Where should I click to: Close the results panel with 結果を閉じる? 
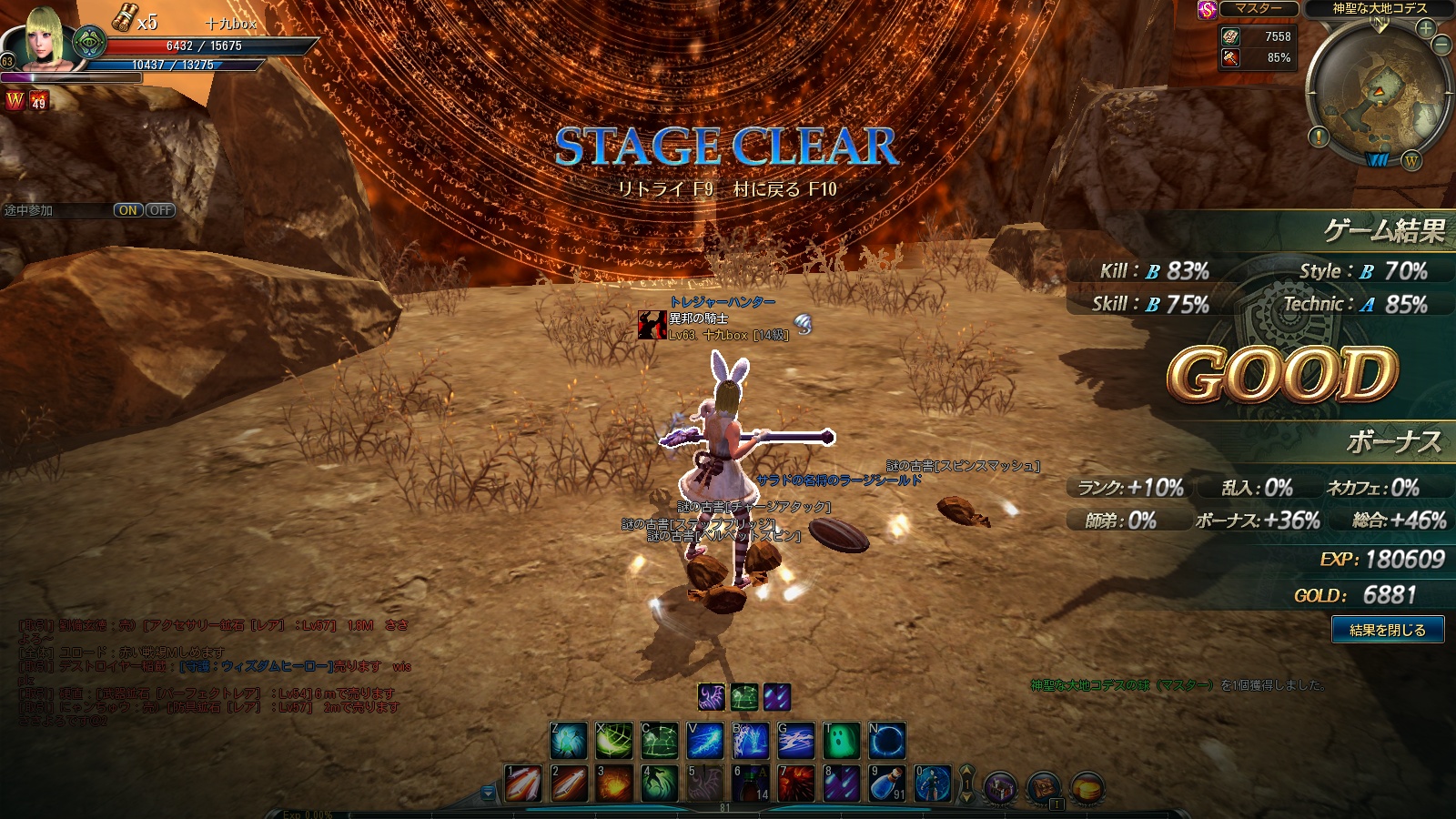[x=1387, y=630]
